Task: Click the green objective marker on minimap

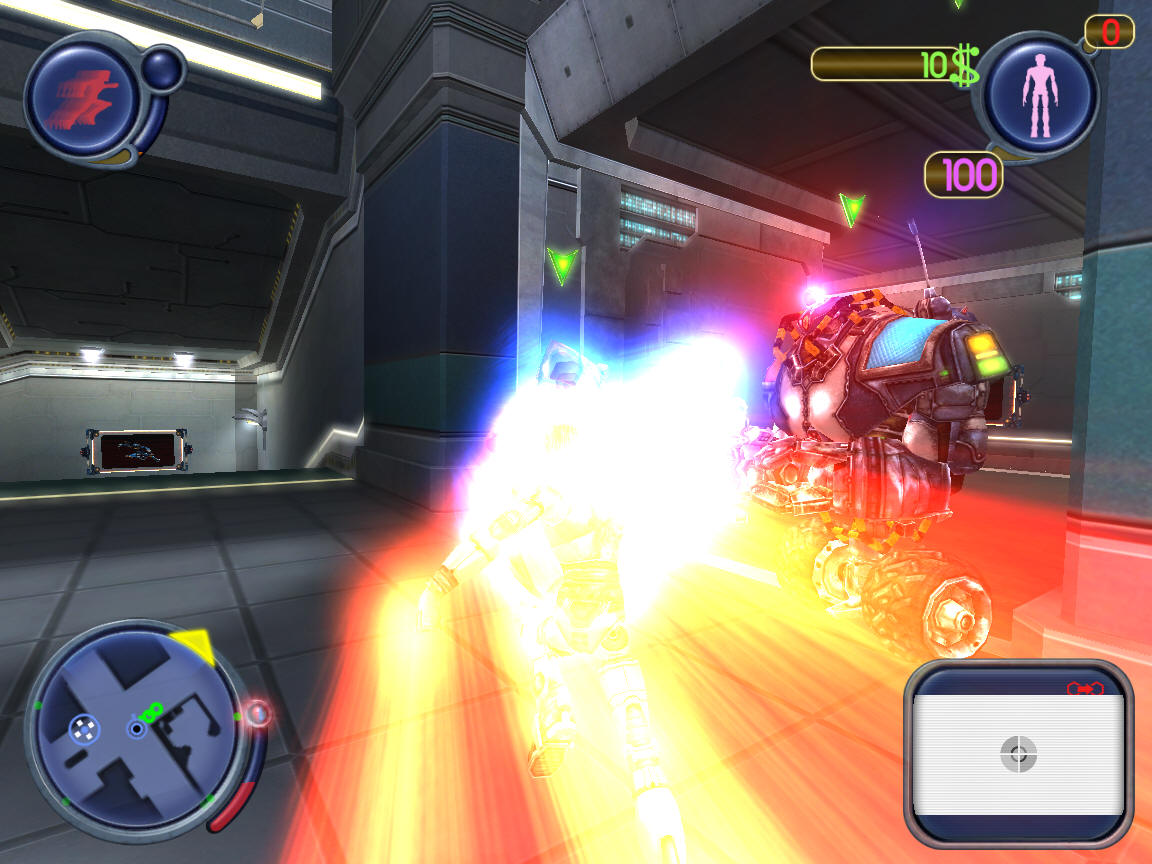Action: tap(152, 713)
